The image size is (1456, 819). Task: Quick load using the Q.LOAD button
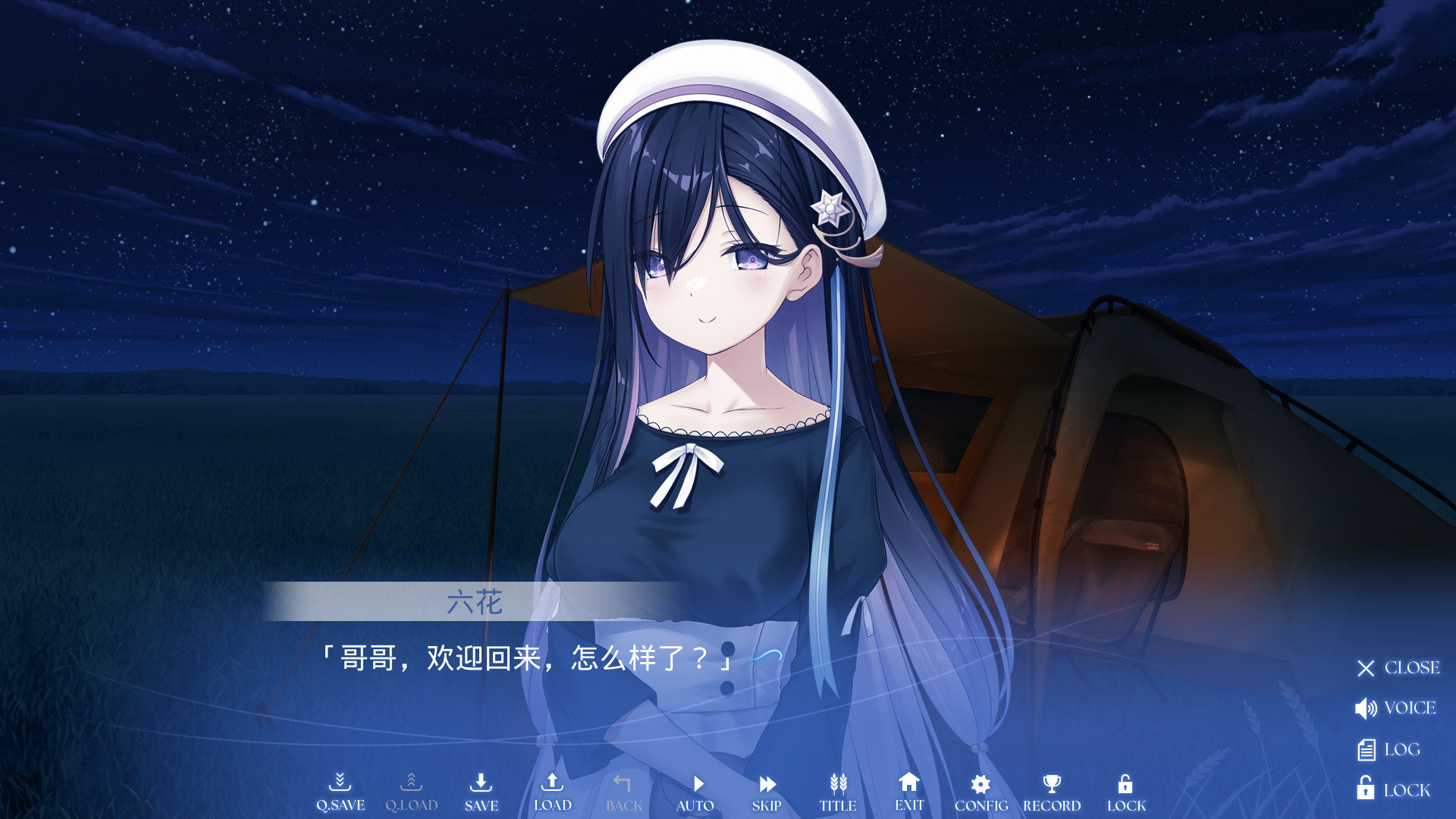(411, 792)
